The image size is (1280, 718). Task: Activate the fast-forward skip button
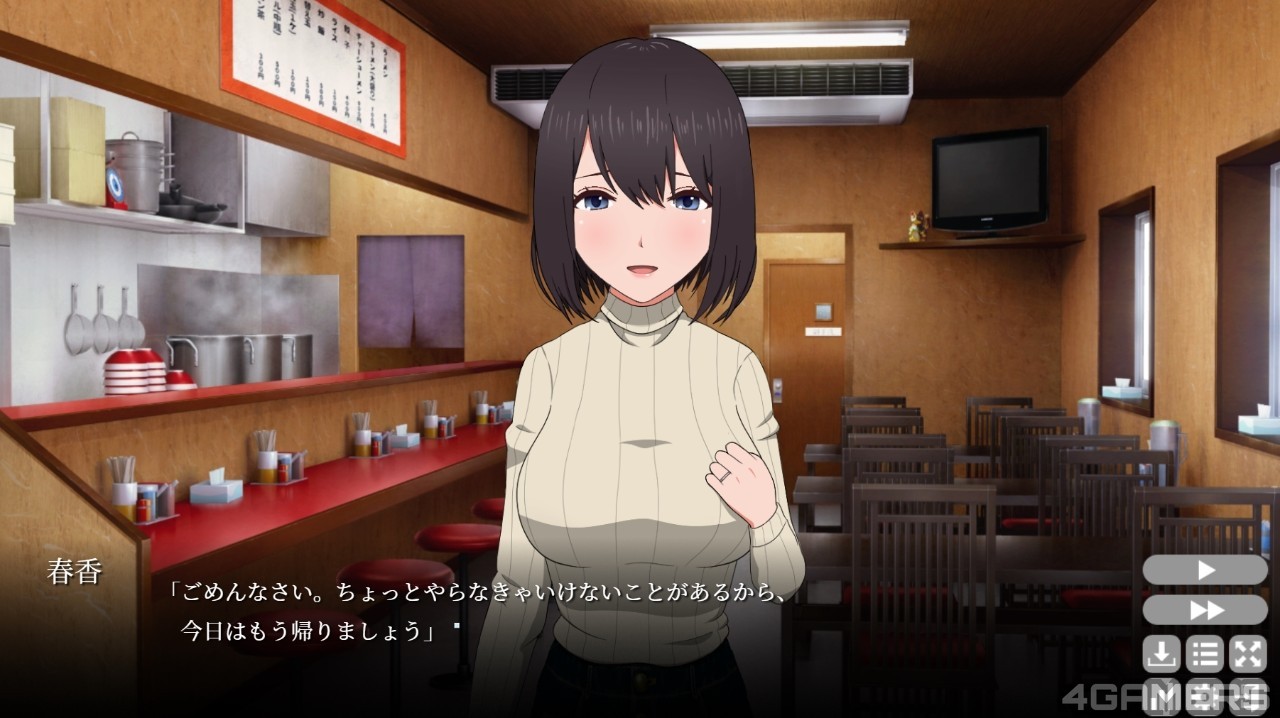(x=1205, y=610)
